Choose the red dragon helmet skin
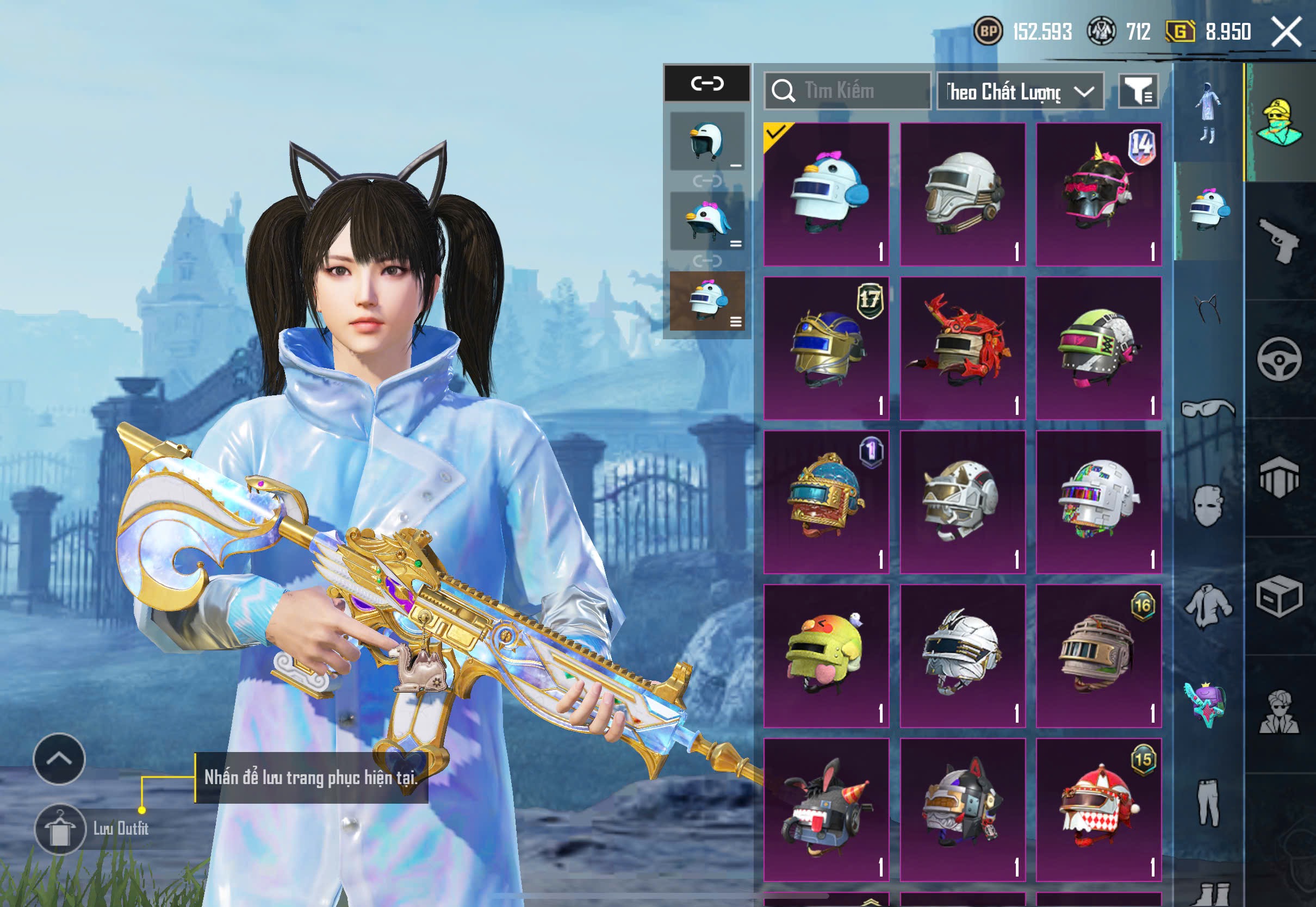Viewport: 1316px width, 907px height. click(963, 348)
